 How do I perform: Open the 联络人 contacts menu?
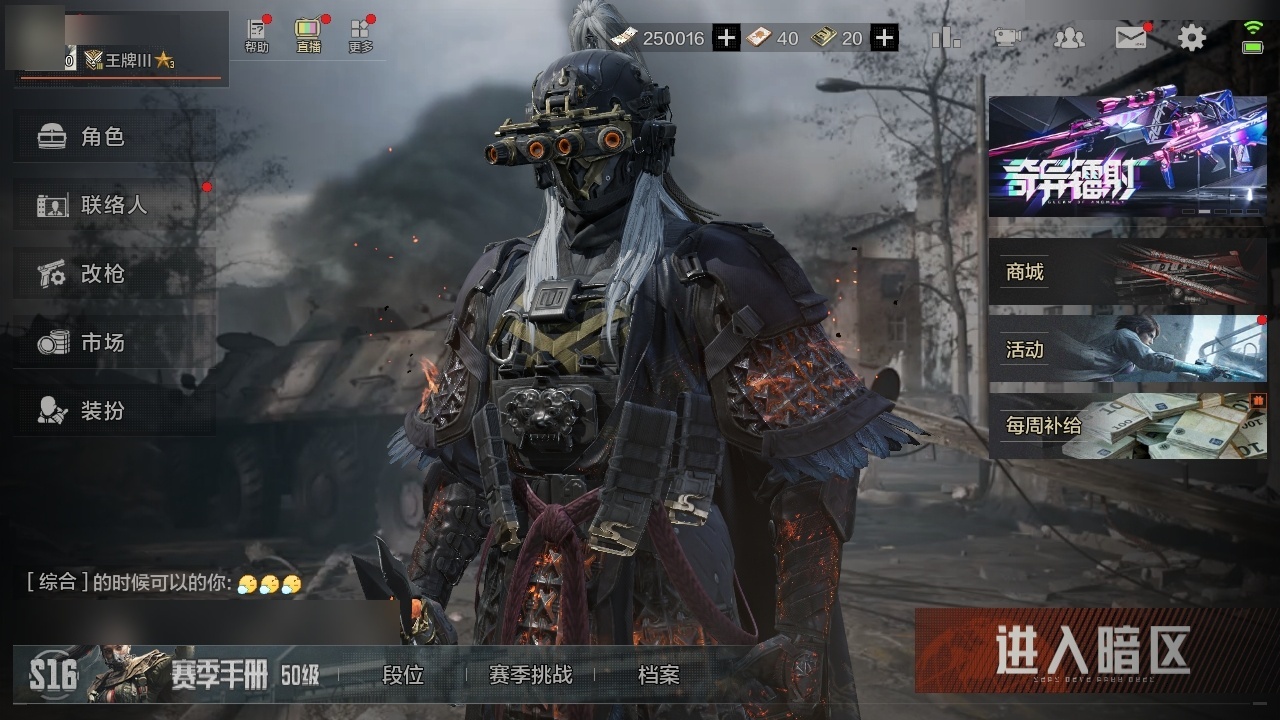[114, 205]
